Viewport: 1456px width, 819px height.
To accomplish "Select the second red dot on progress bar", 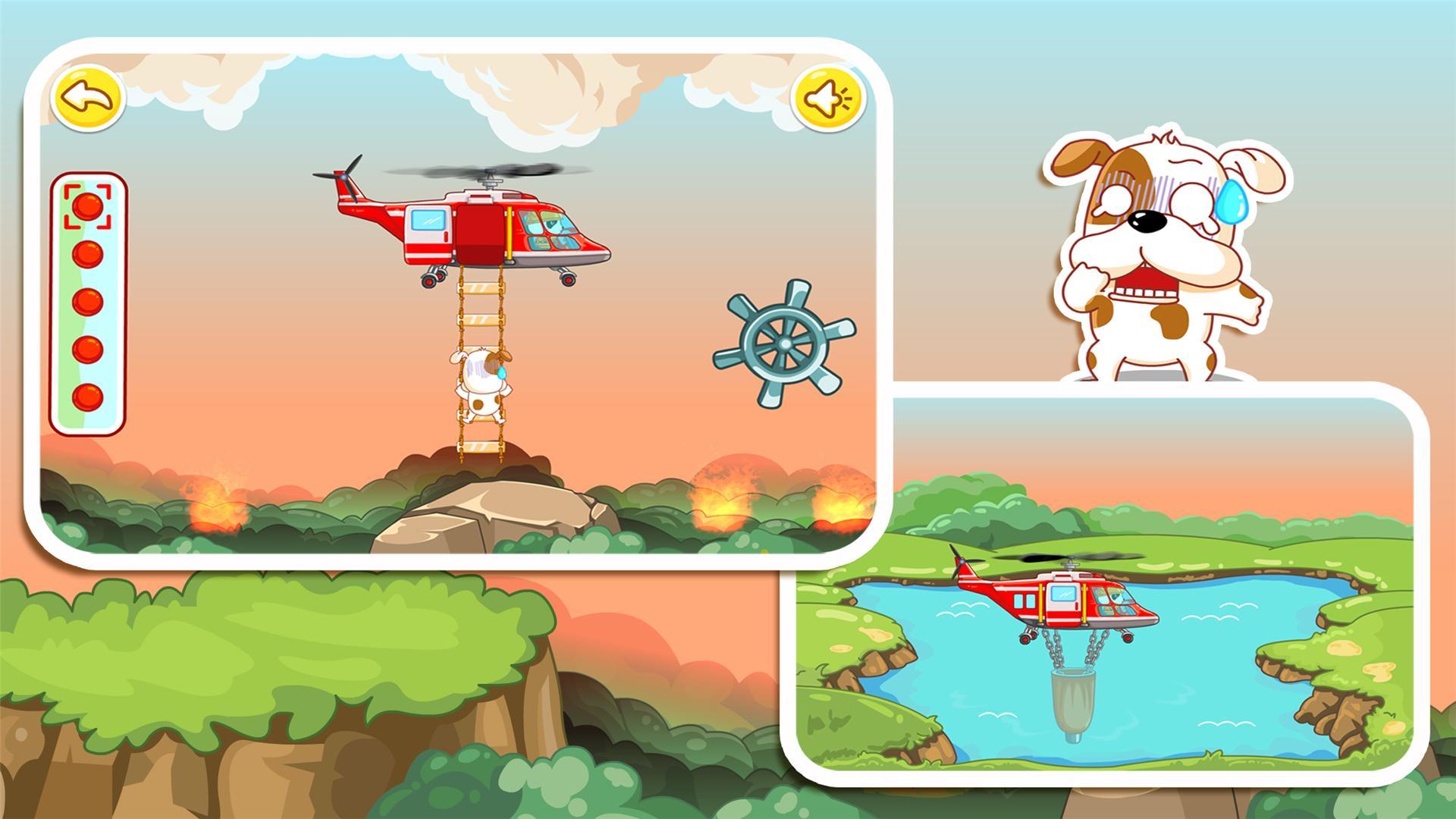I will point(88,254).
